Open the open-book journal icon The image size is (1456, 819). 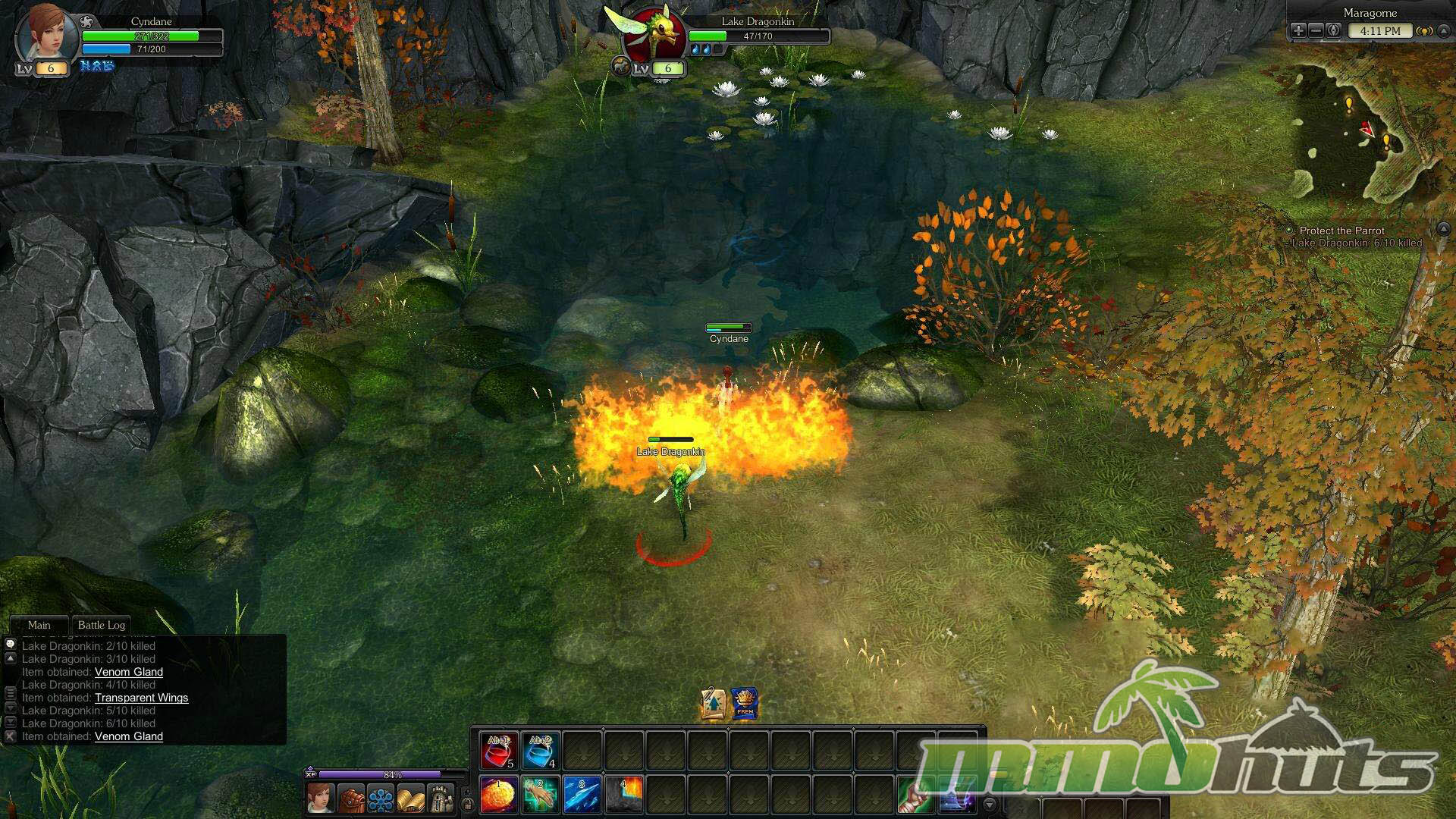point(411,799)
